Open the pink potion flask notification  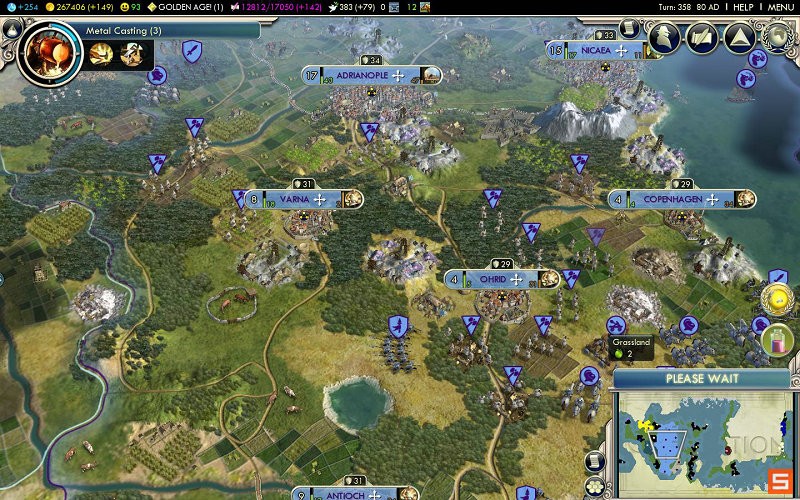pyautogui.click(x=777, y=339)
